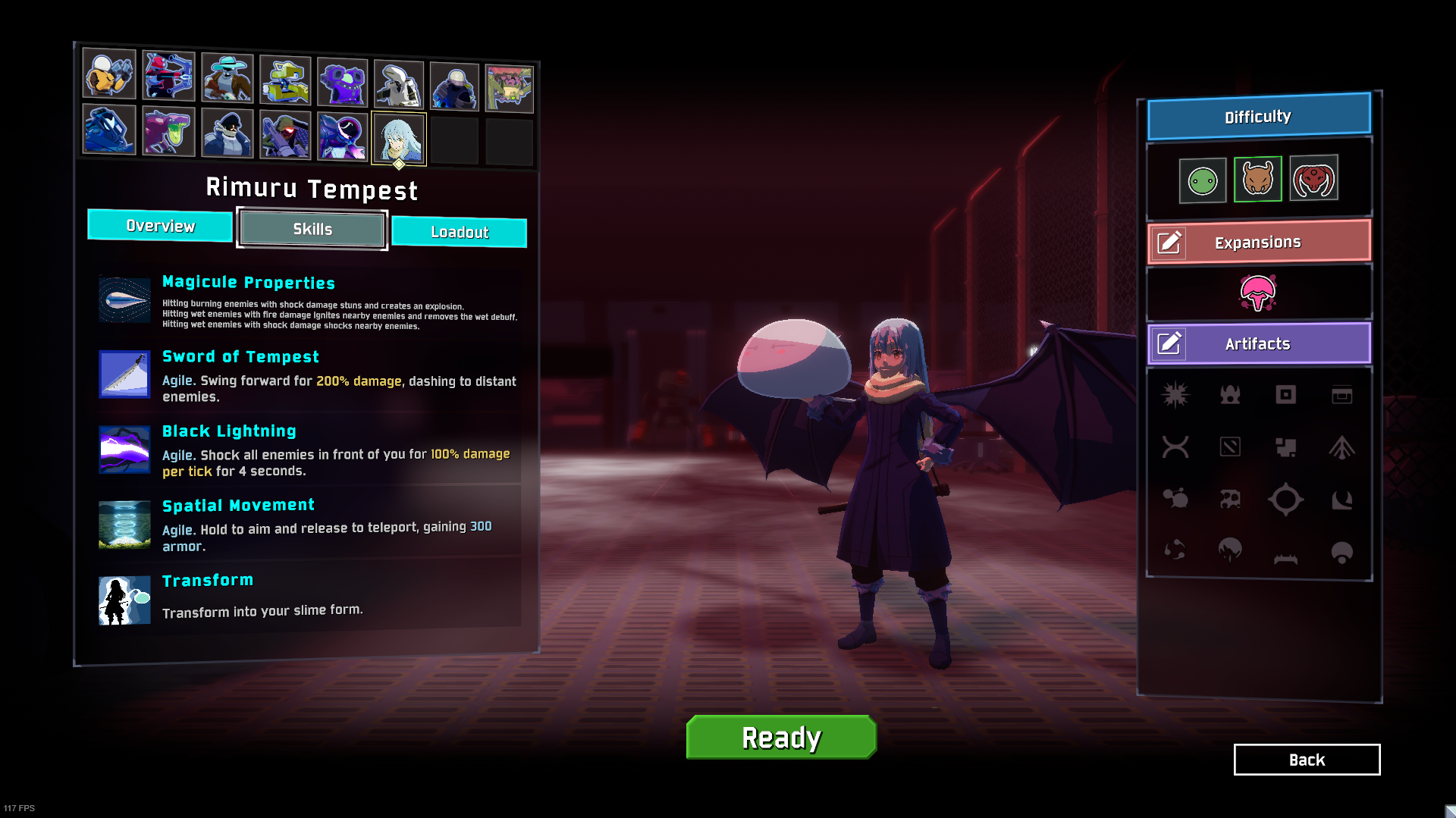Viewport: 1456px width, 818px height.
Task: Switch to the Overview tab
Action: click(160, 226)
